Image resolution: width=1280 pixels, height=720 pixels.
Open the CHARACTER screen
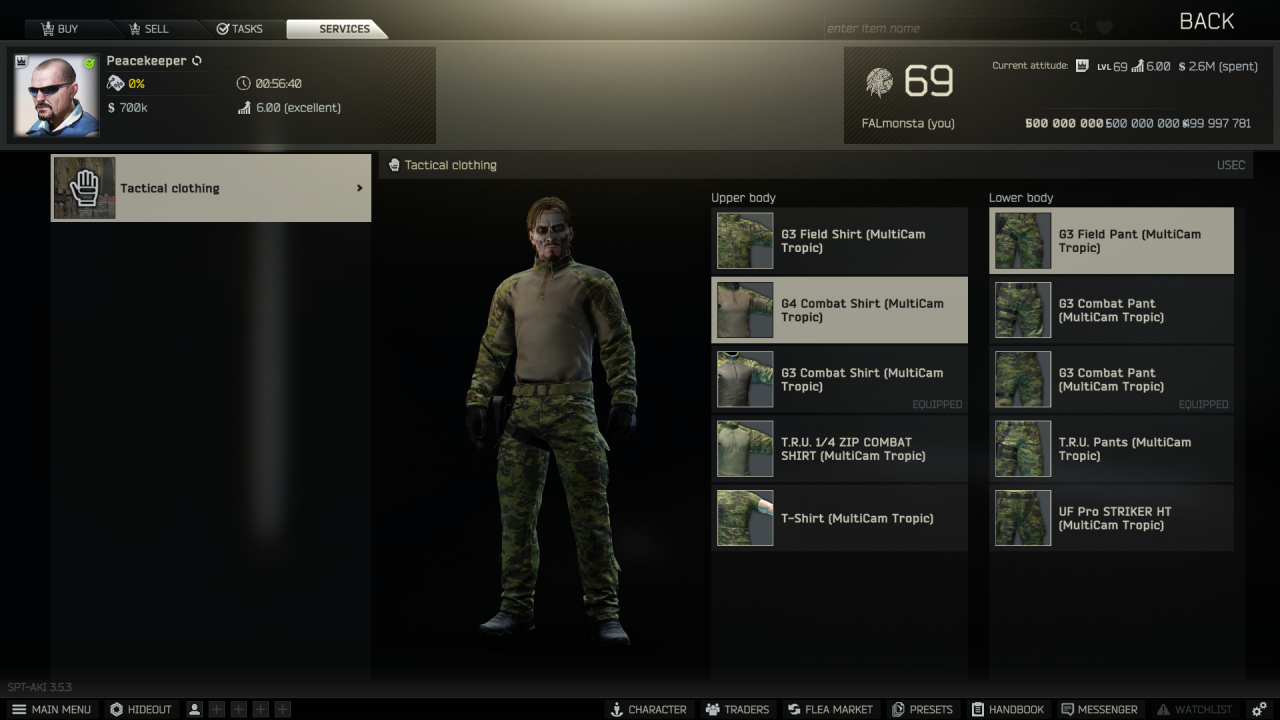pos(648,709)
